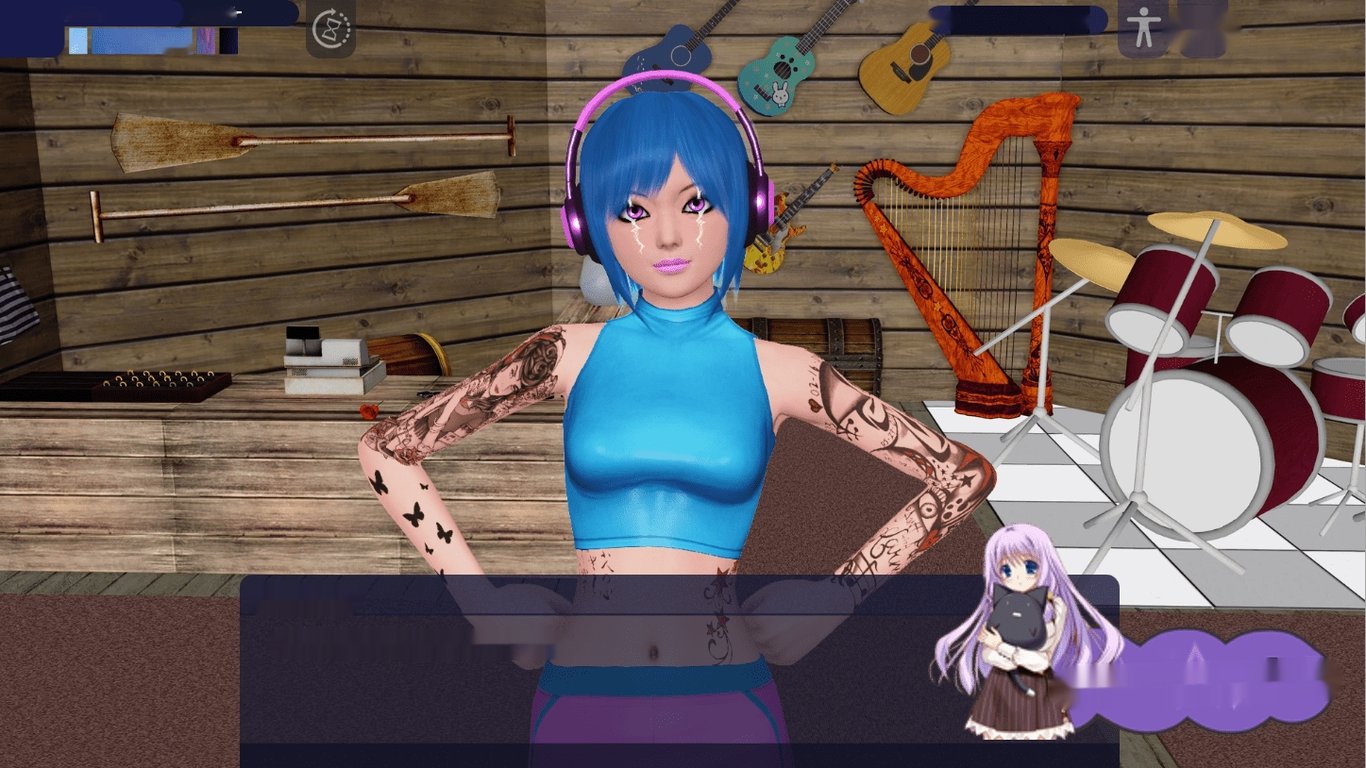Screen dimensions: 1366x768
Task: Click the light blue scene thumbnail
Action: (78, 40)
